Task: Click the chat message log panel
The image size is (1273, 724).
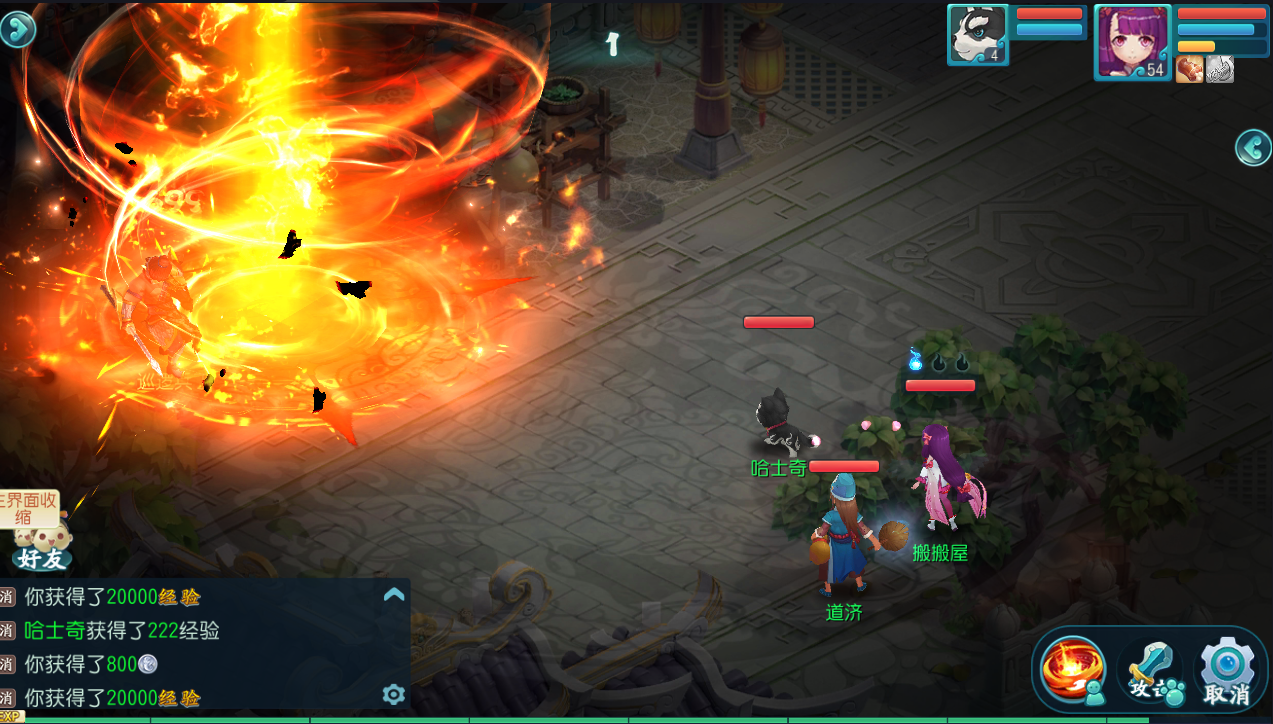Action: [200, 647]
